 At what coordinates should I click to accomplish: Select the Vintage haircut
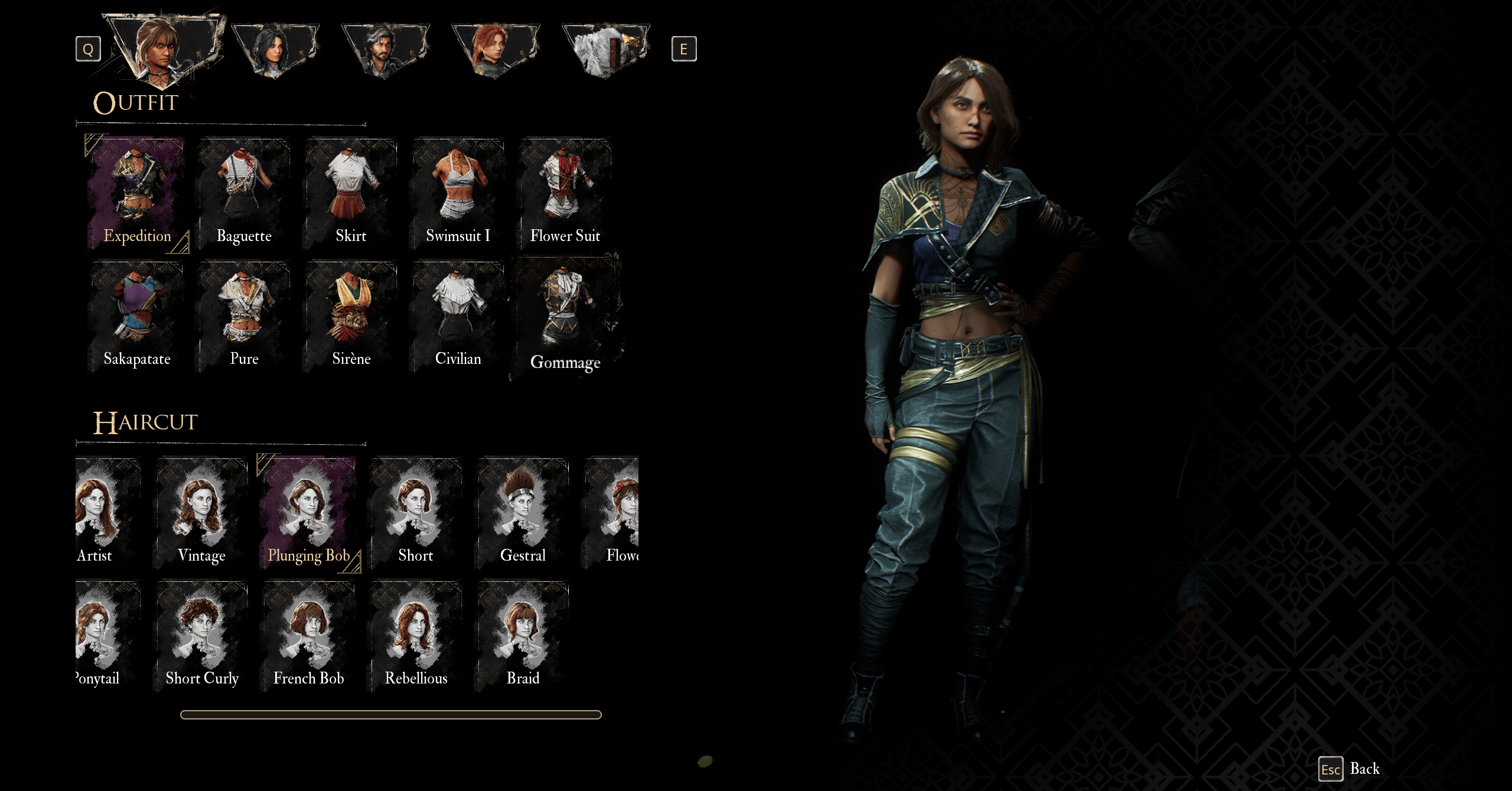(201, 513)
